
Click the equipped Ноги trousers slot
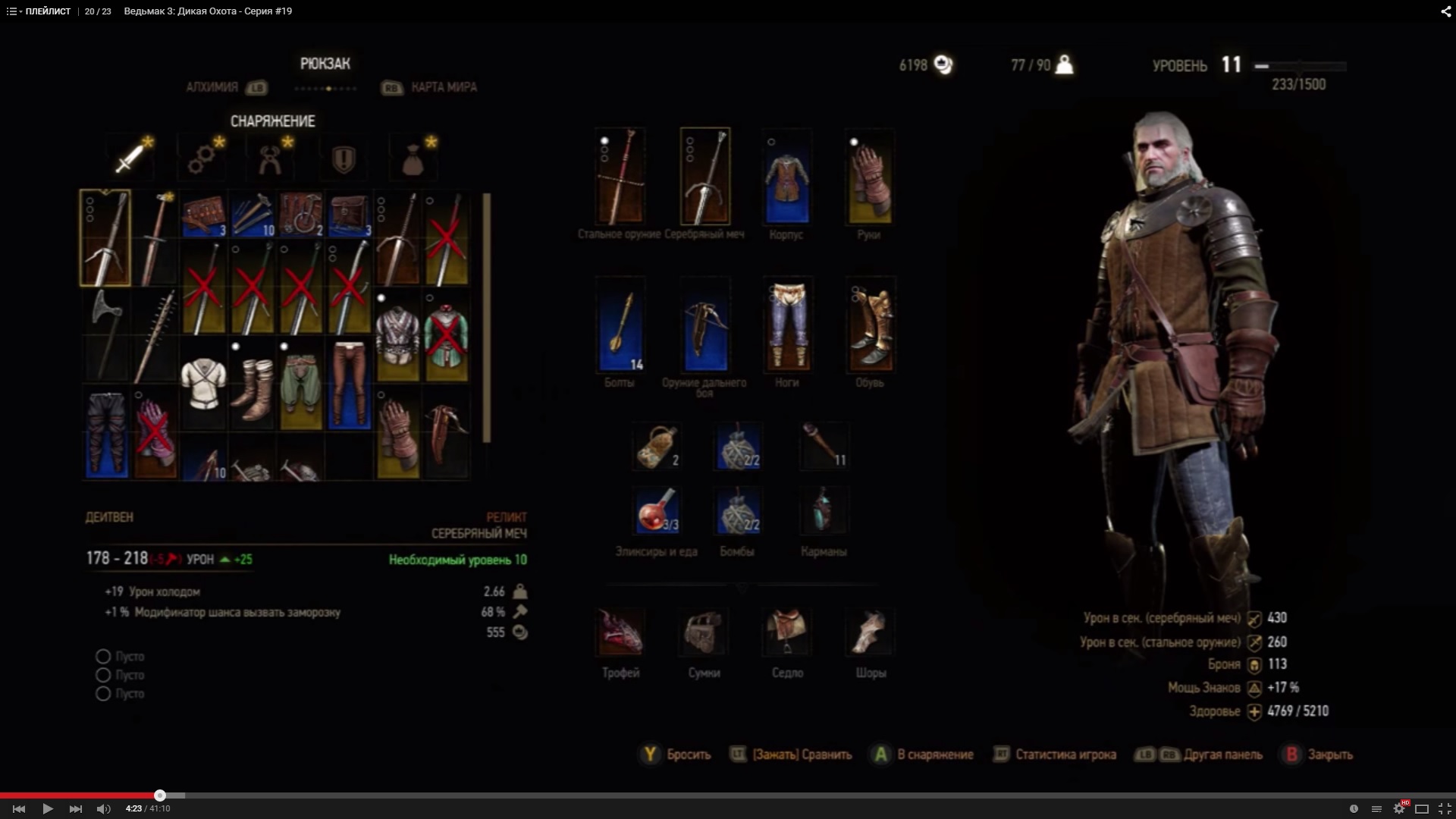pos(787,326)
